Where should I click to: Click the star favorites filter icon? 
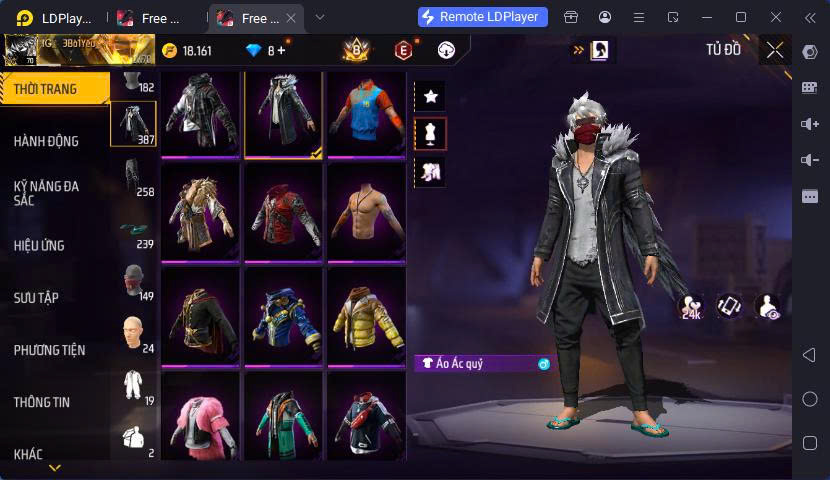(431, 96)
